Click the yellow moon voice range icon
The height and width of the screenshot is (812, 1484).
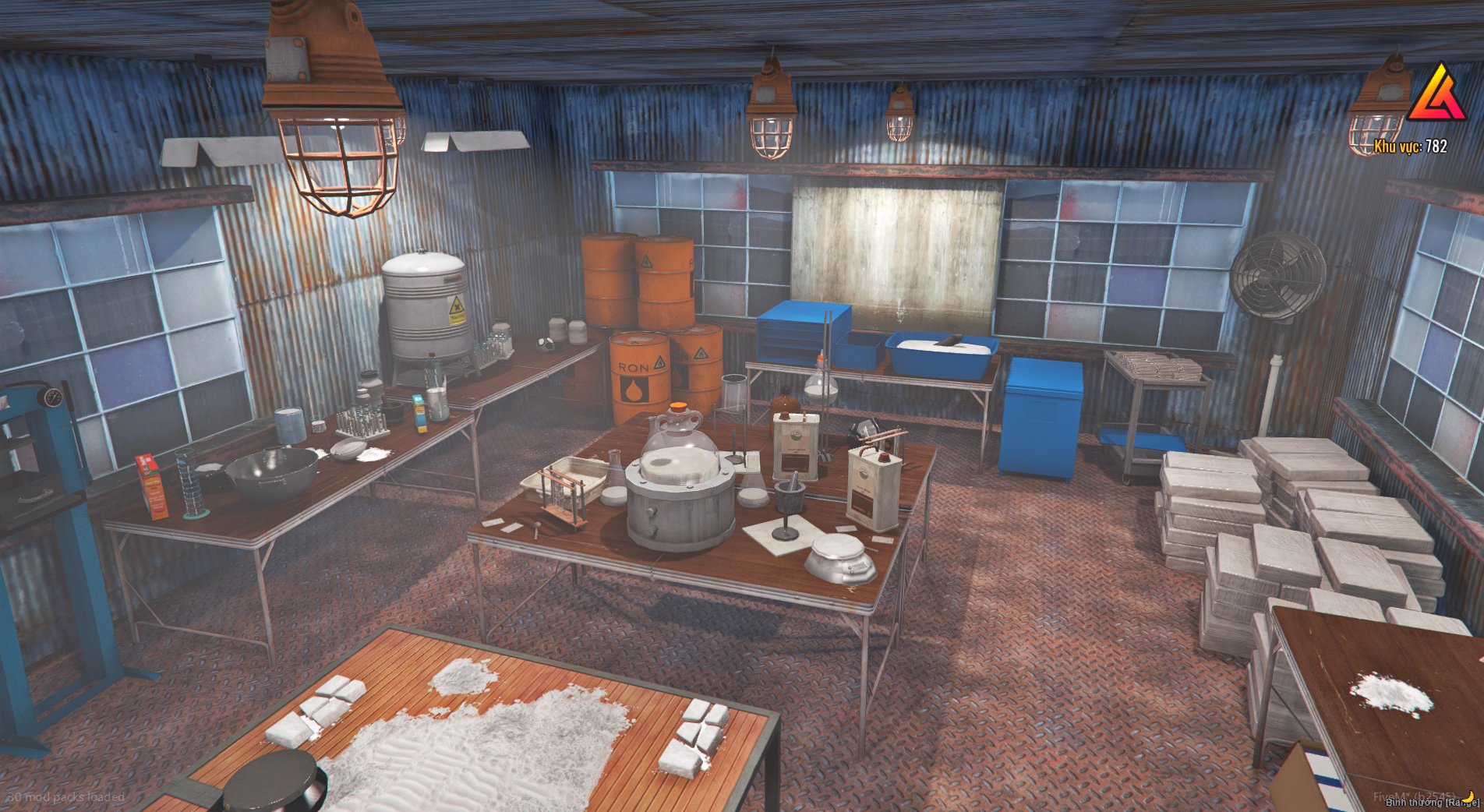pyautogui.click(x=1468, y=796)
